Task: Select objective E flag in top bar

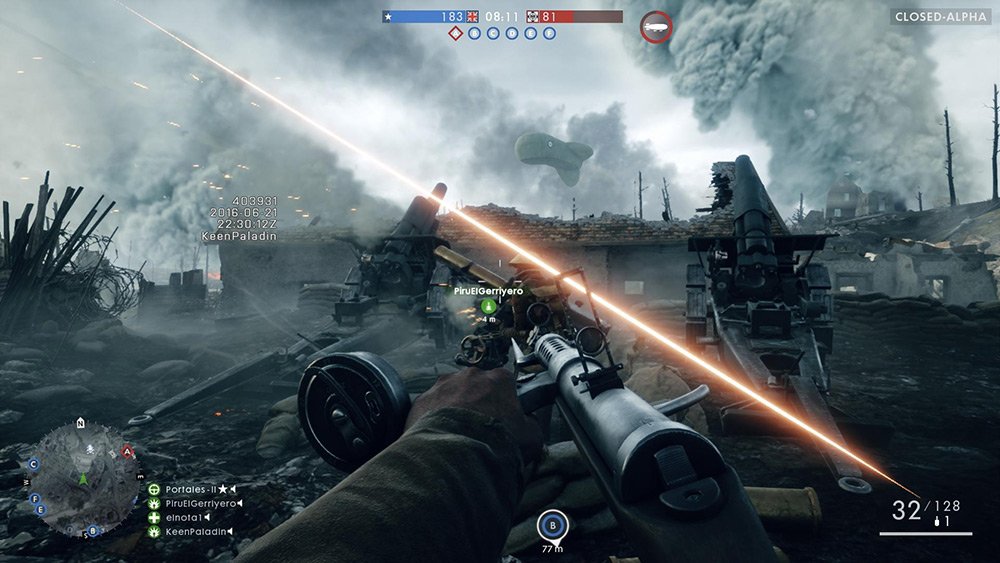Action: coord(531,33)
